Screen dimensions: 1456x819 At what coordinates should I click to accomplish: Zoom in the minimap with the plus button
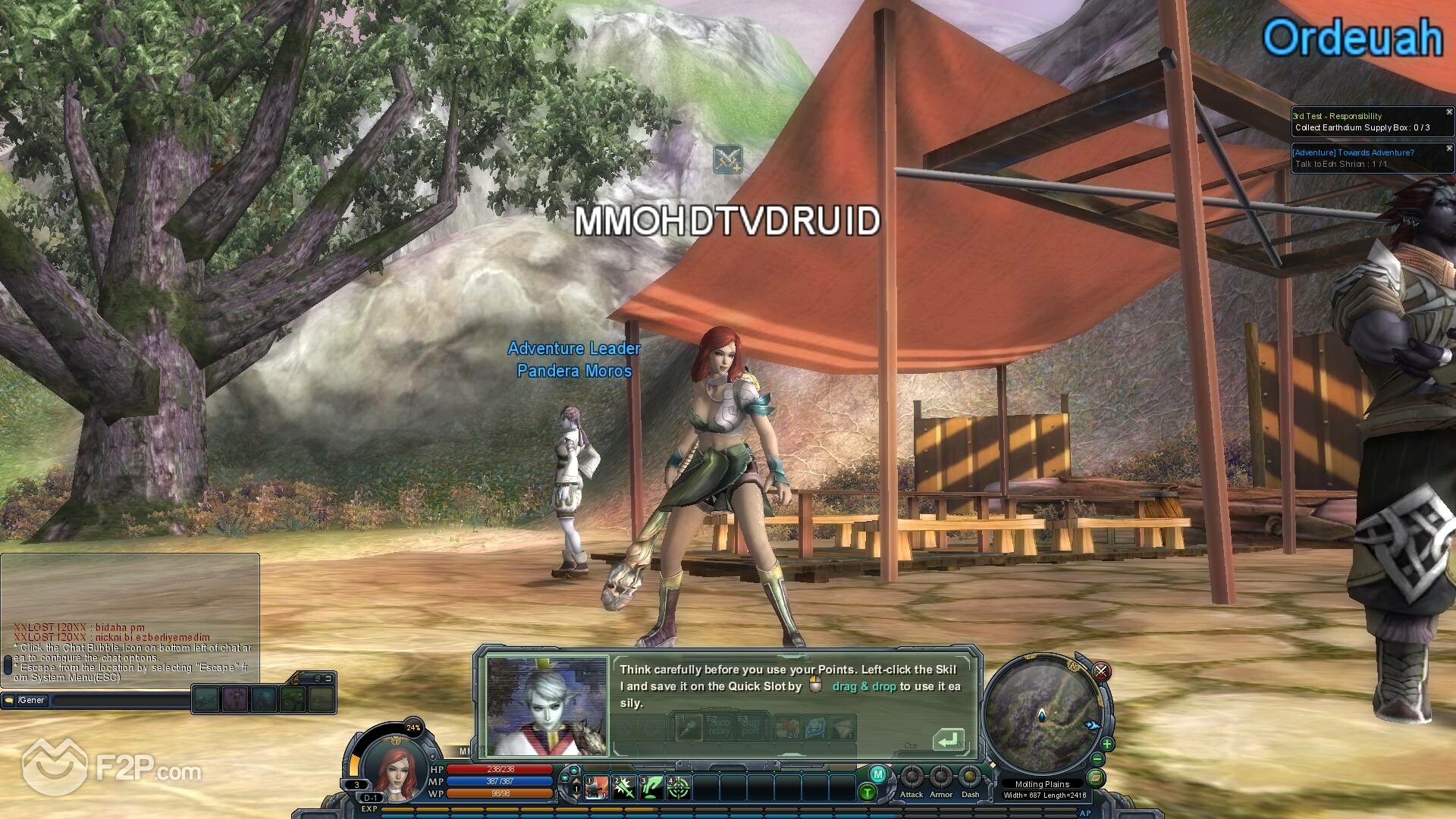pyautogui.click(x=1107, y=744)
